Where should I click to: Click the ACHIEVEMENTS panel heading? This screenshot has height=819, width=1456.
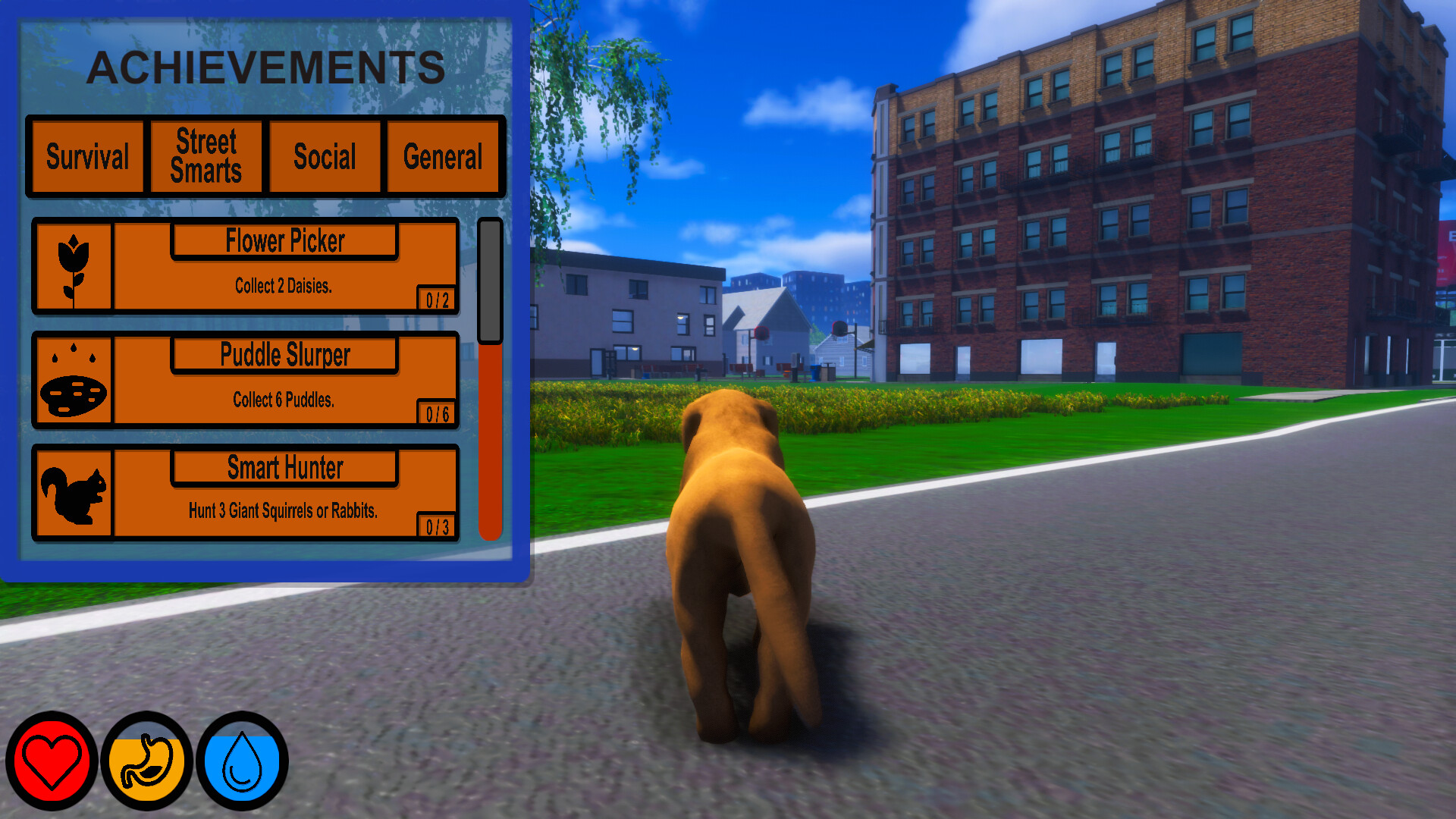point(267,67)
